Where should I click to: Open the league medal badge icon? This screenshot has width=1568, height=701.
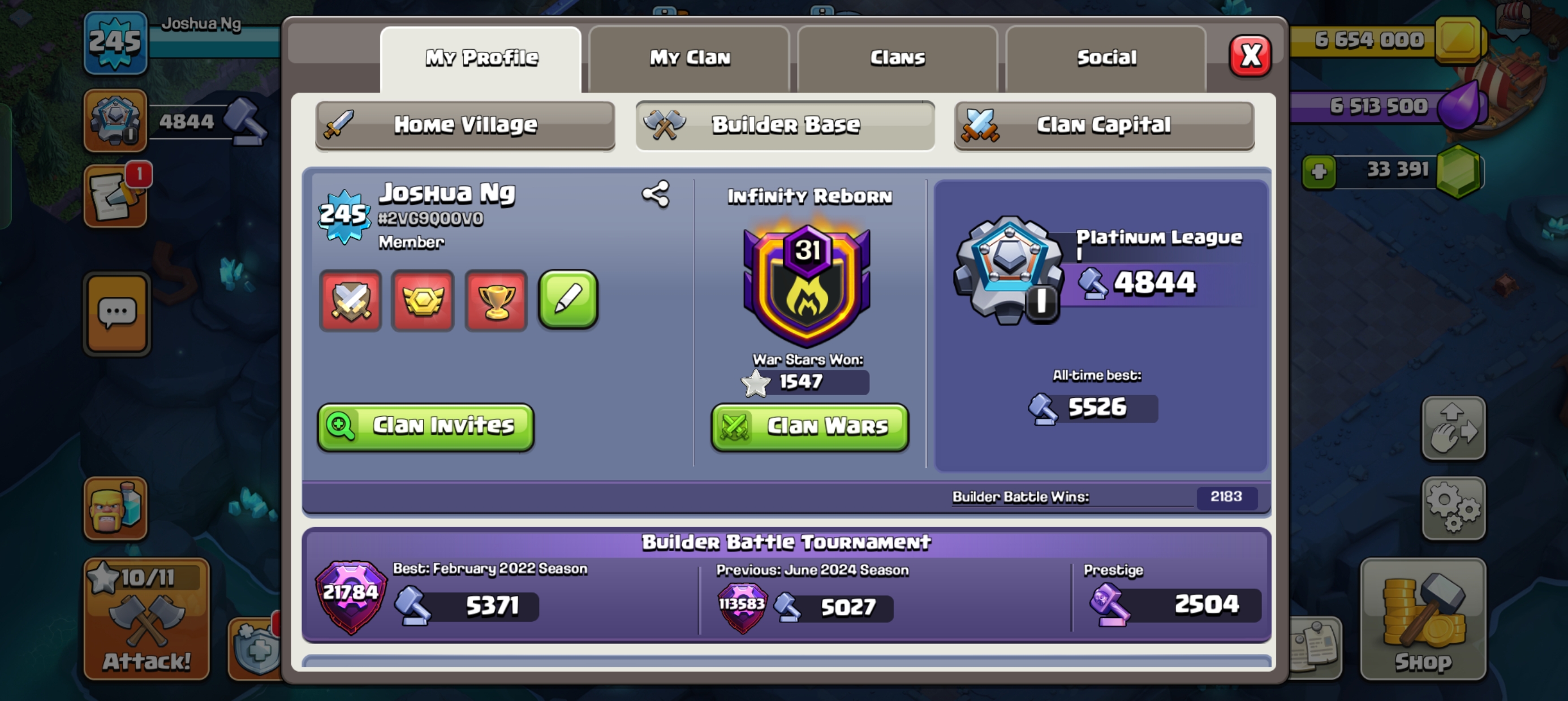tap(423, 301)
